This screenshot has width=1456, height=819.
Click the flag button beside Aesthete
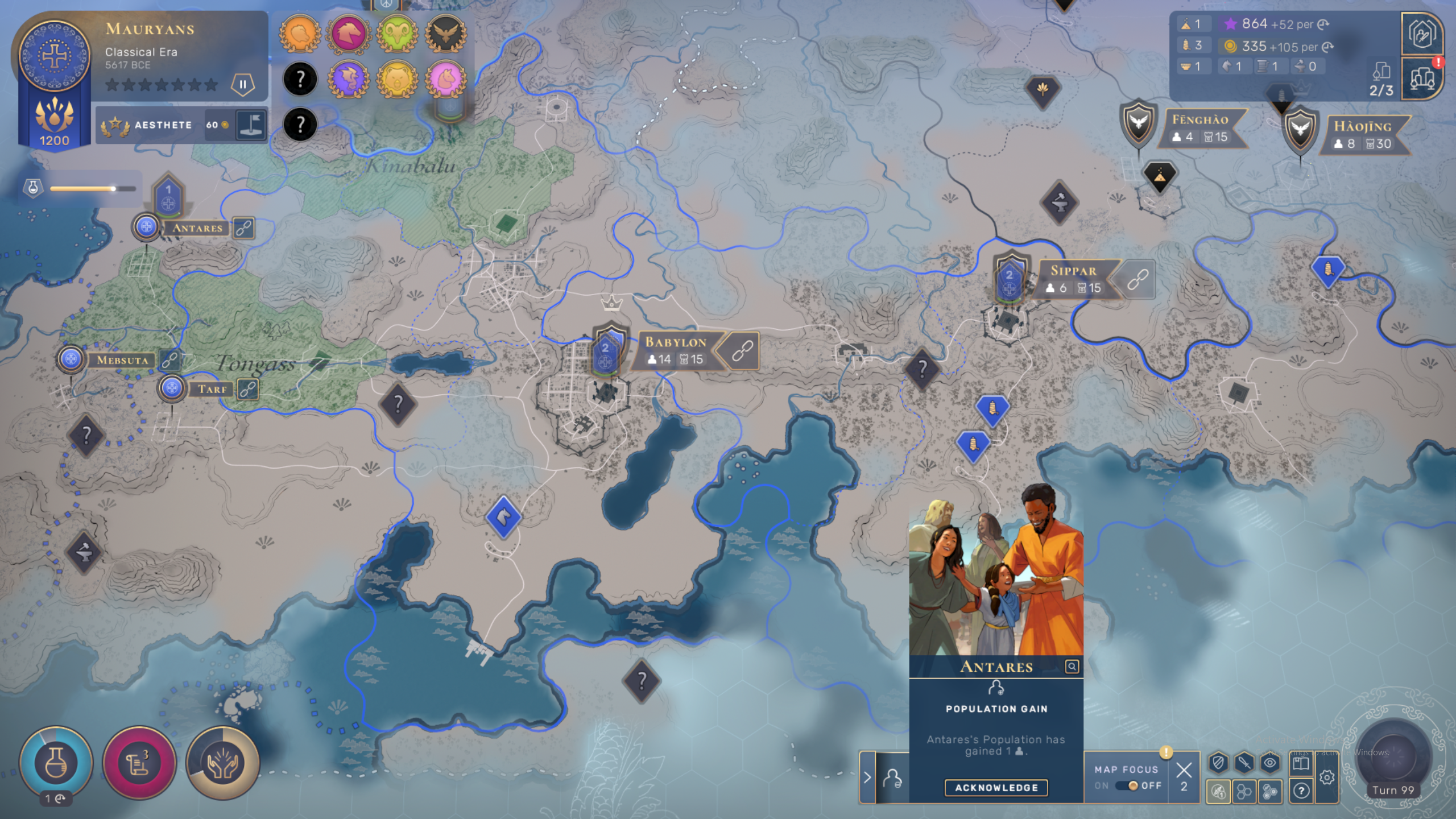point(251,125)
